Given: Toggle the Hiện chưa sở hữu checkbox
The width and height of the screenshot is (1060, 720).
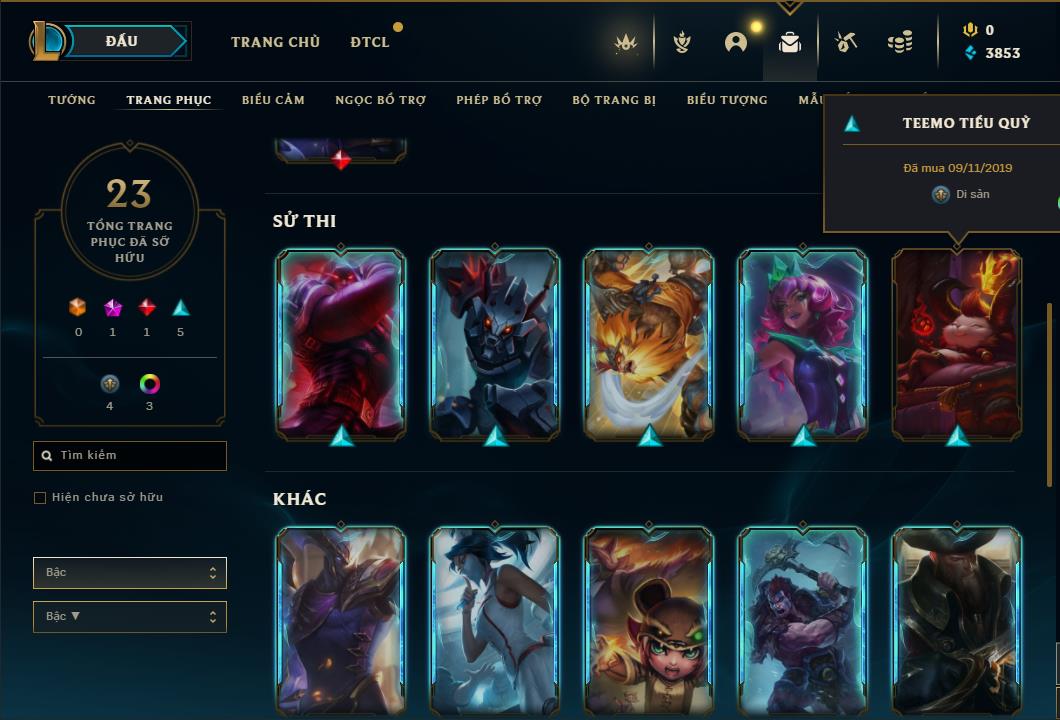Looking at the screenshot, I should coord(40,498).
